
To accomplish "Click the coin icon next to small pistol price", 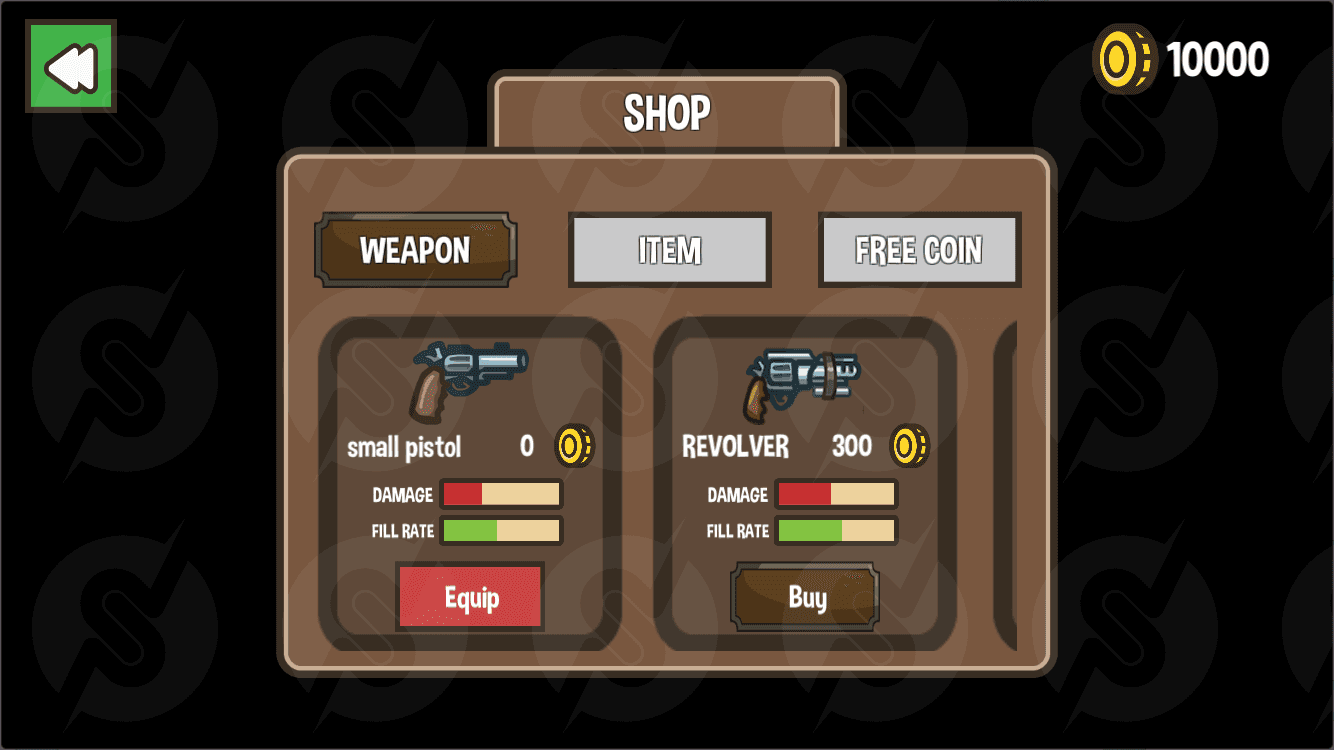I will (572, 446).
